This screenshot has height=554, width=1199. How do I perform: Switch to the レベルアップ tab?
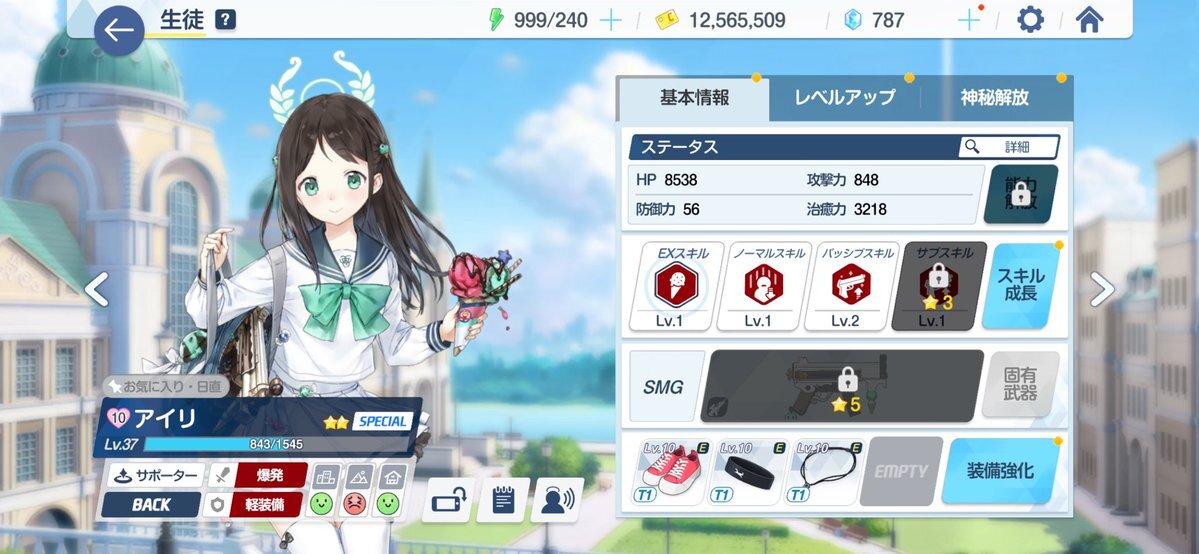click(844, 98)
